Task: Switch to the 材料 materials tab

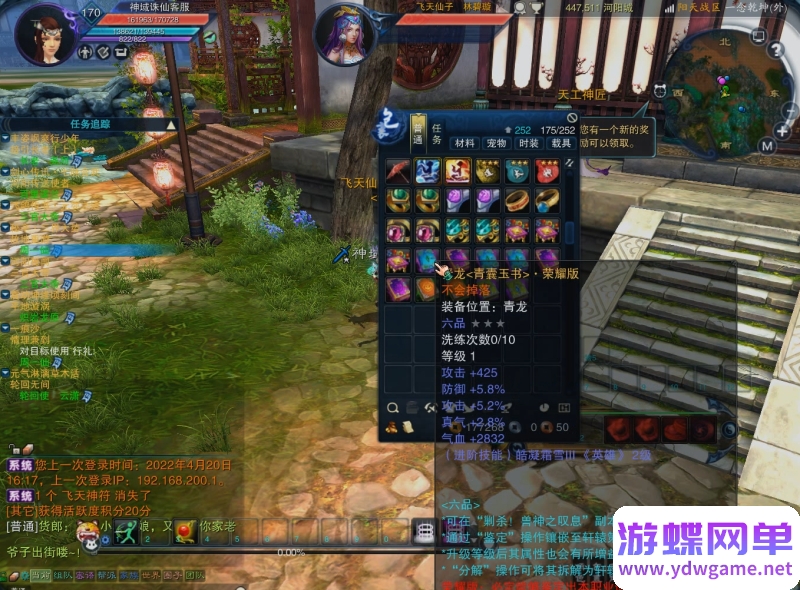Action: 465,143
